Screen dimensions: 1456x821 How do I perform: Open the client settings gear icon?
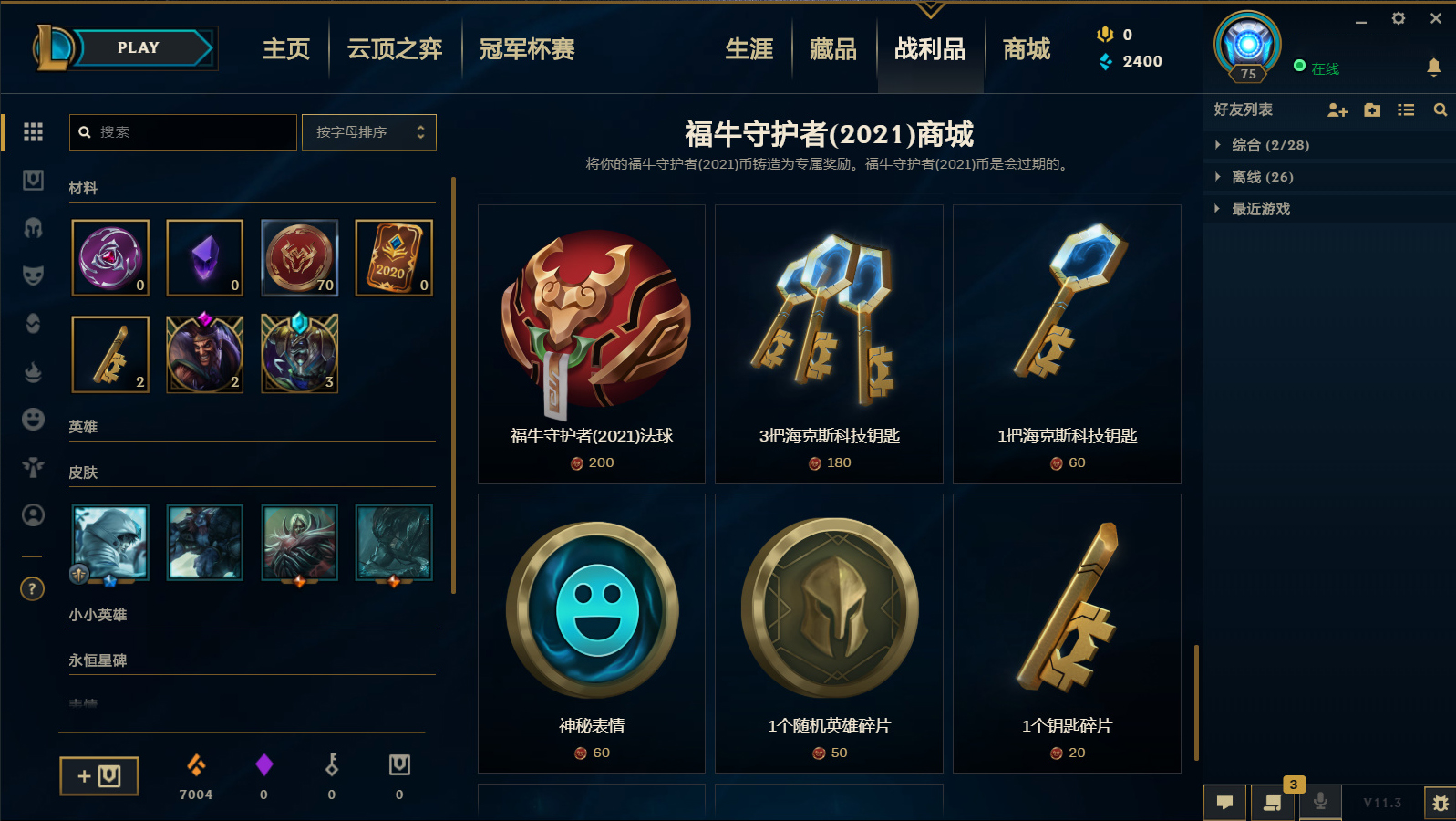click(x=1398, y=18)
